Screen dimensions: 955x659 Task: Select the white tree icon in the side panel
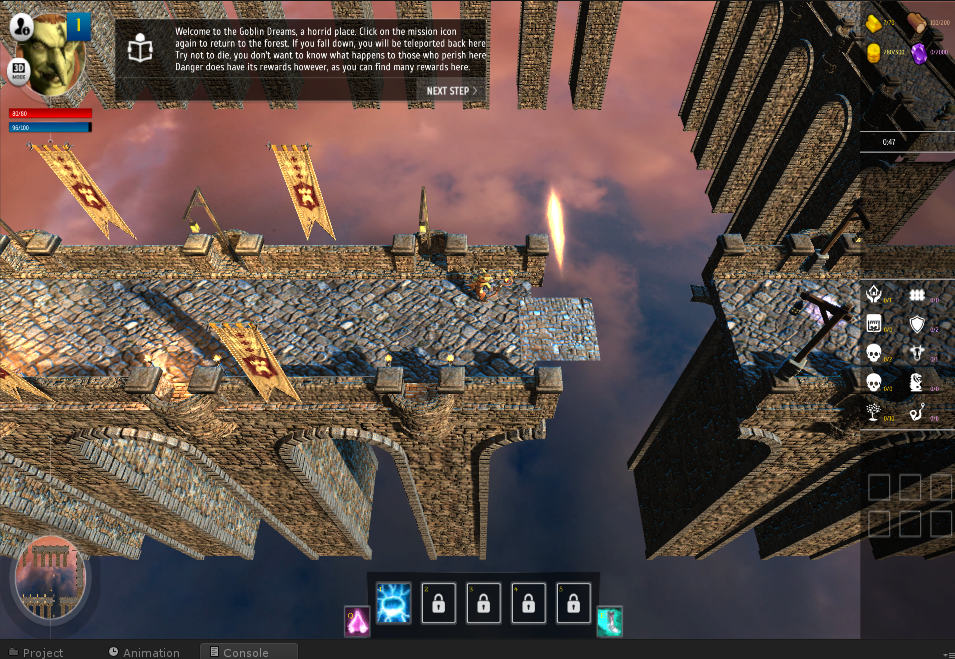pos(873,412)
